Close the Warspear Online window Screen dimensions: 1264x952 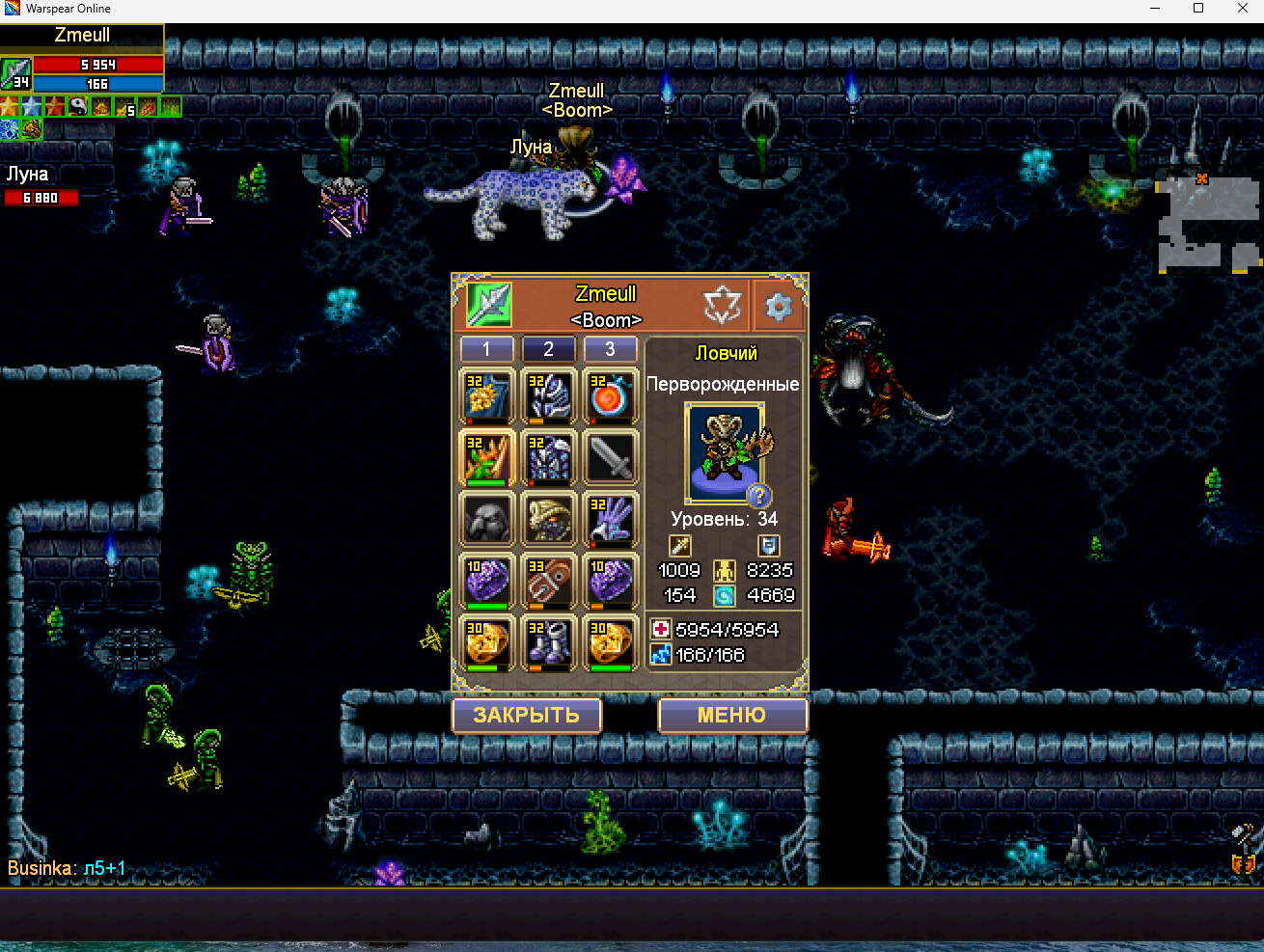pos(1242,9)
